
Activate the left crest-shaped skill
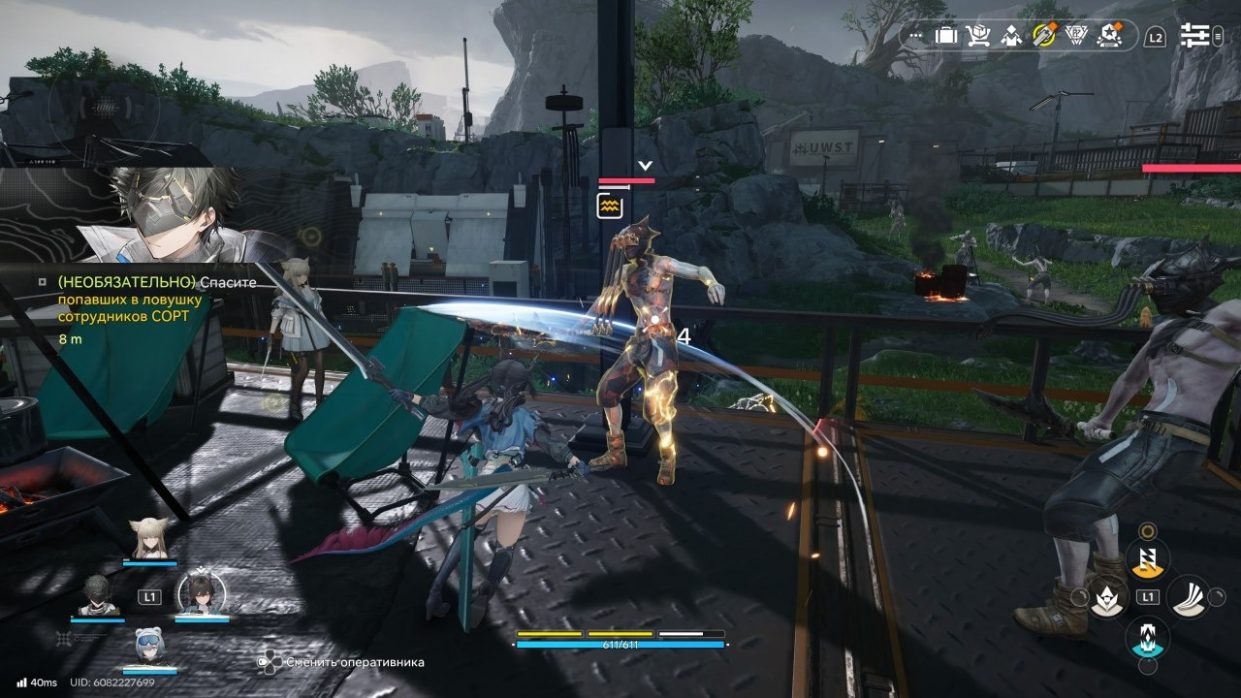tap(1108, 598)
